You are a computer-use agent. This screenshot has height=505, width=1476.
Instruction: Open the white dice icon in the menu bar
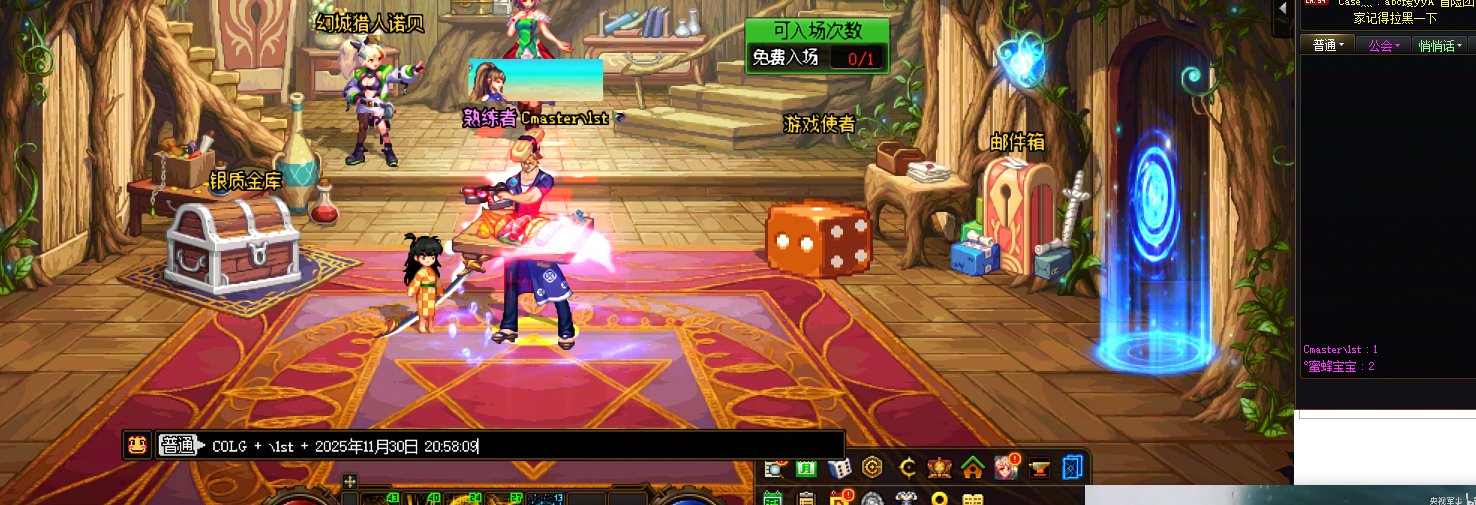[x=840, y=467]
